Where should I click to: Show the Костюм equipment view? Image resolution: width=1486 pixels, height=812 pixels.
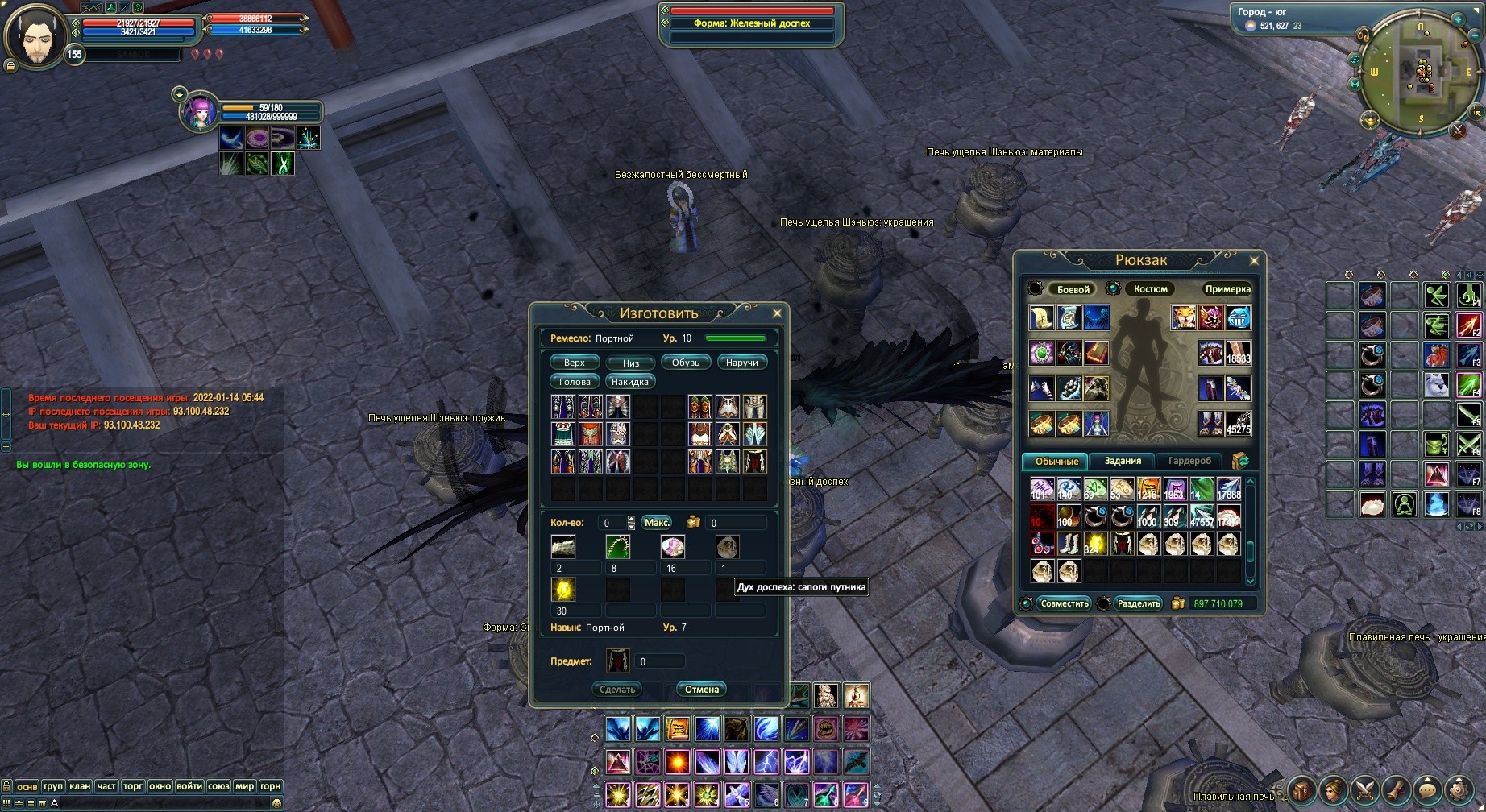[1150, 289]
